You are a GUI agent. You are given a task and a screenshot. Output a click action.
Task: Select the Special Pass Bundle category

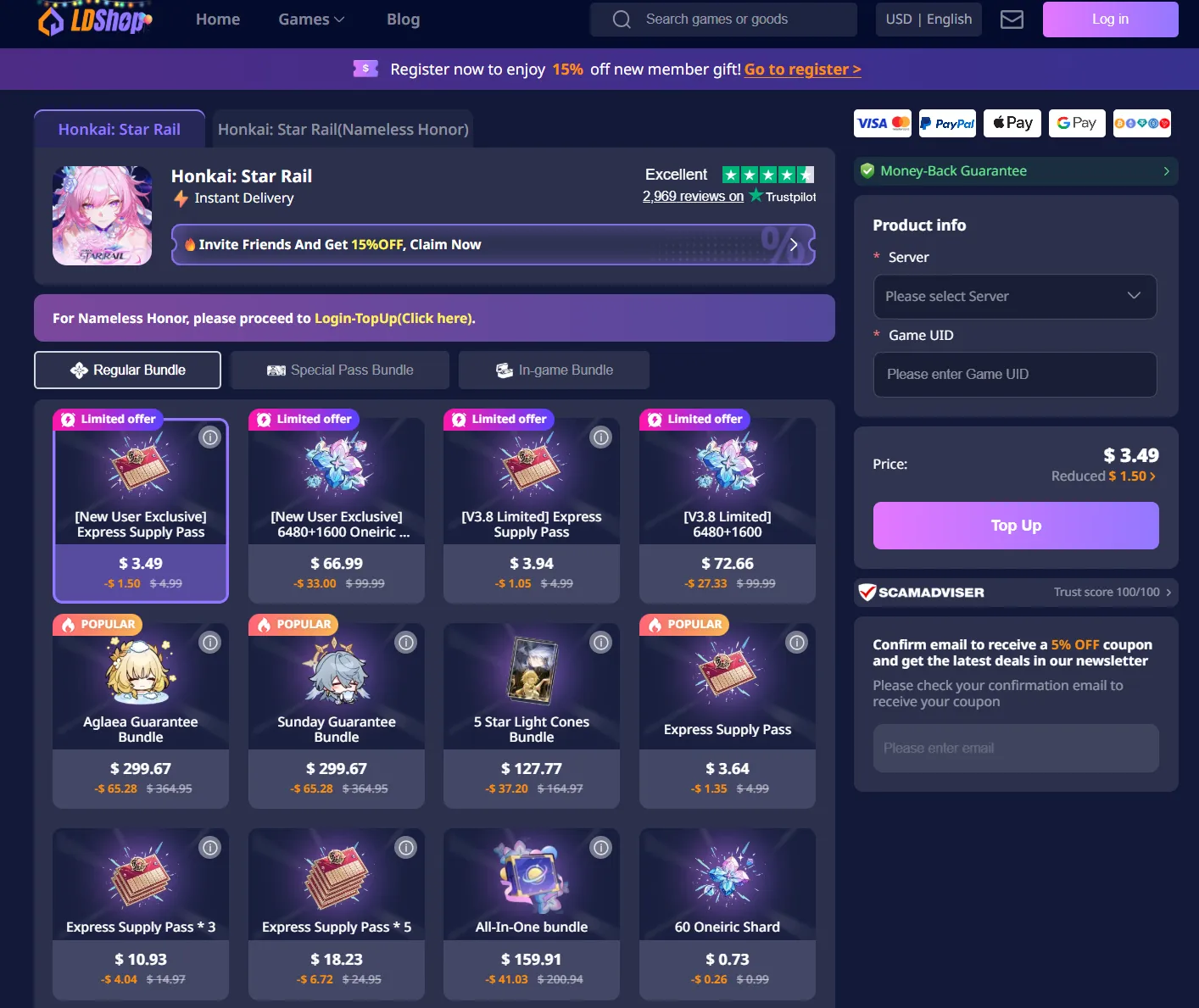tap(339, 370)
